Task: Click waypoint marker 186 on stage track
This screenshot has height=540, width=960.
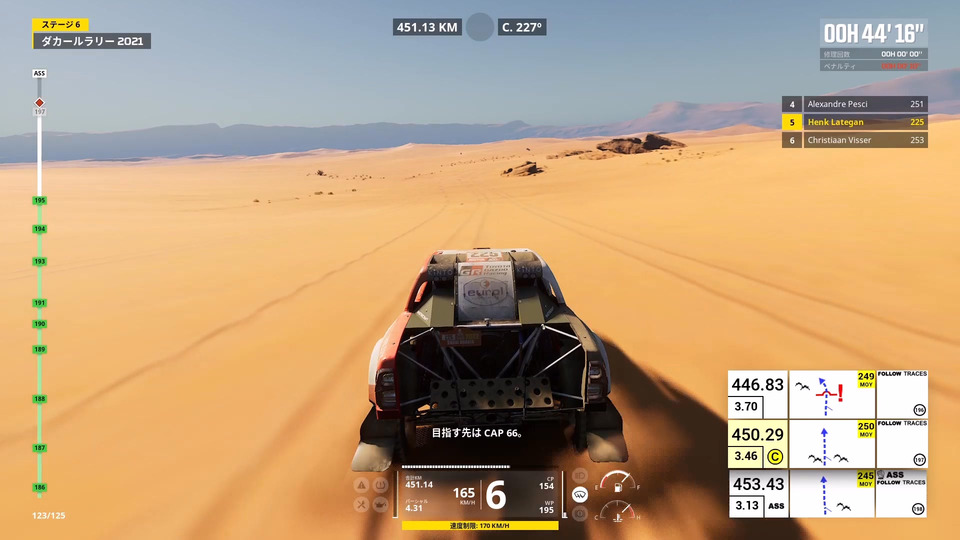Action: pos(40,487)
